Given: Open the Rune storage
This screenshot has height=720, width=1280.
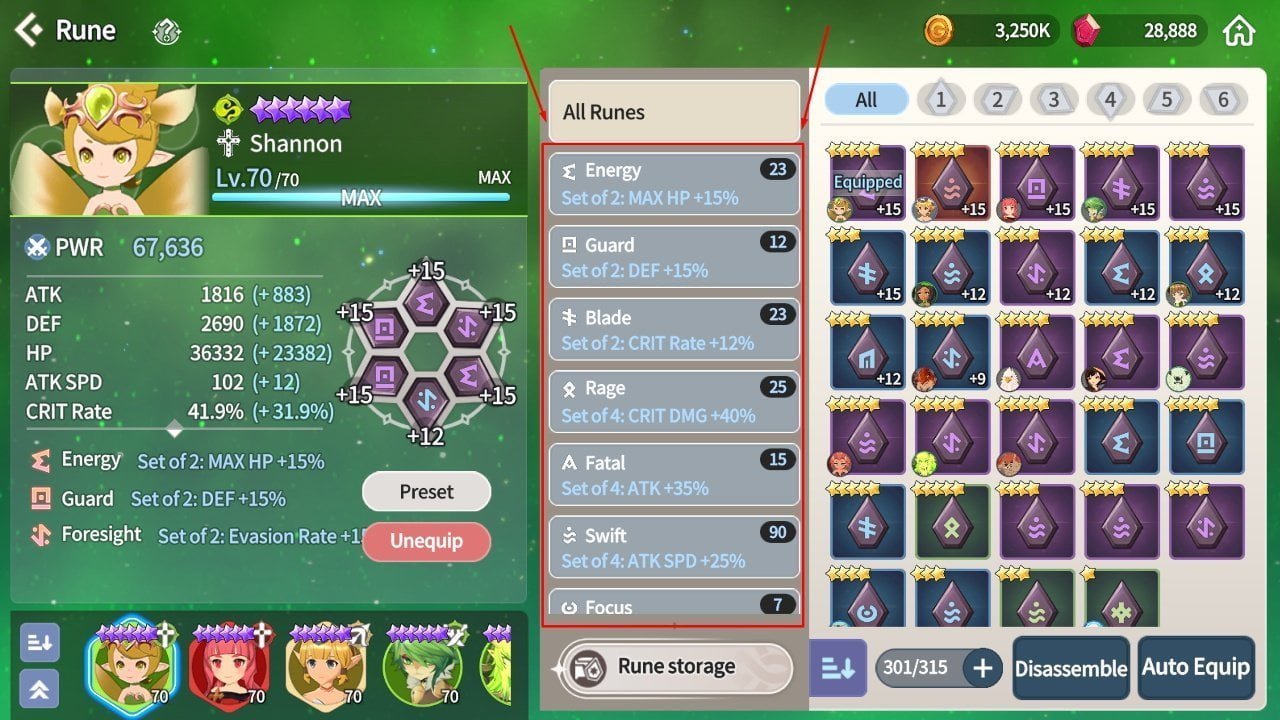Looking at the screenshot, I should pos(675,666).
